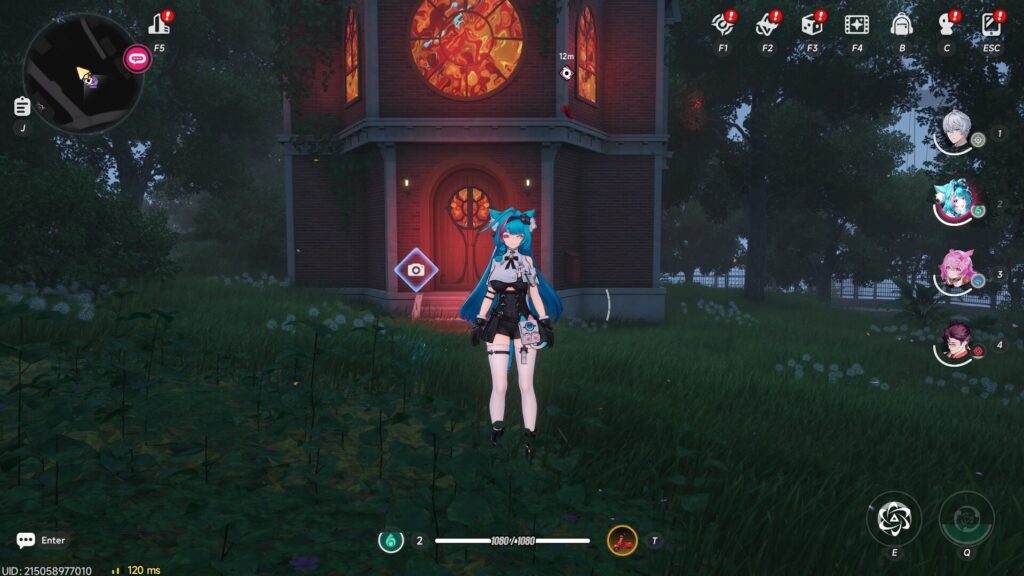
Task: Open the circular minimap
Action: click(82, 72)
